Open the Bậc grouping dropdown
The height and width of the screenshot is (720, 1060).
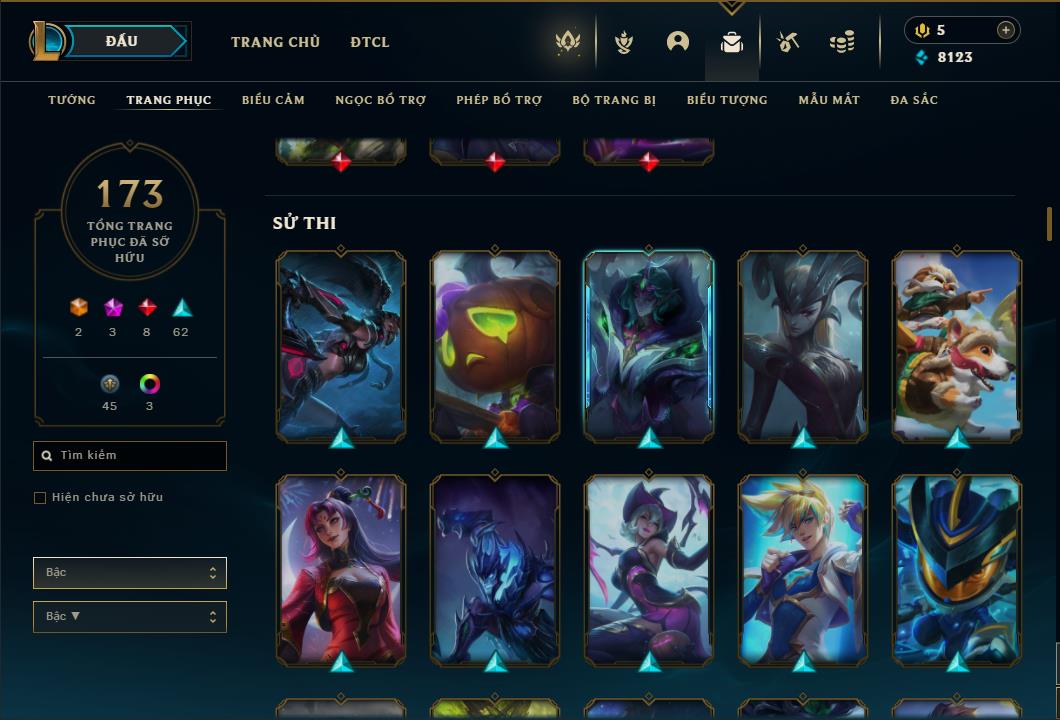(130, 573)
